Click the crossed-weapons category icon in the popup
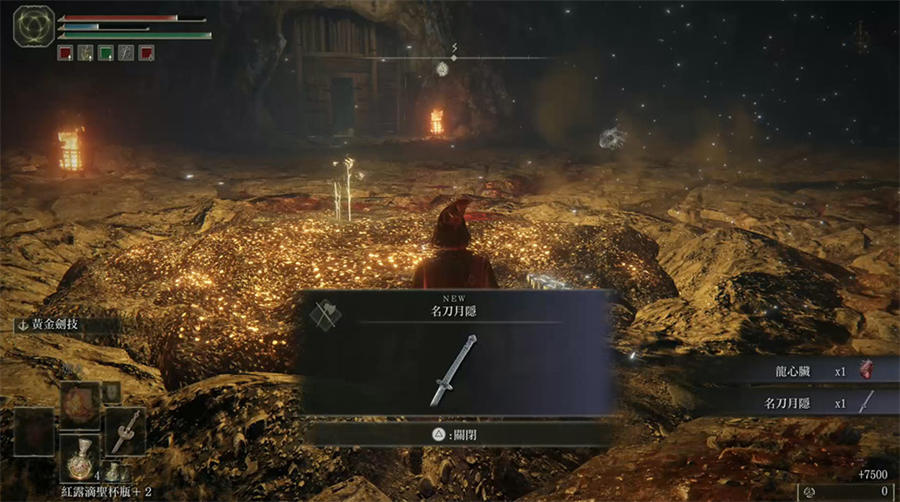The image size is (900, 502). click(x=326, y=314)
